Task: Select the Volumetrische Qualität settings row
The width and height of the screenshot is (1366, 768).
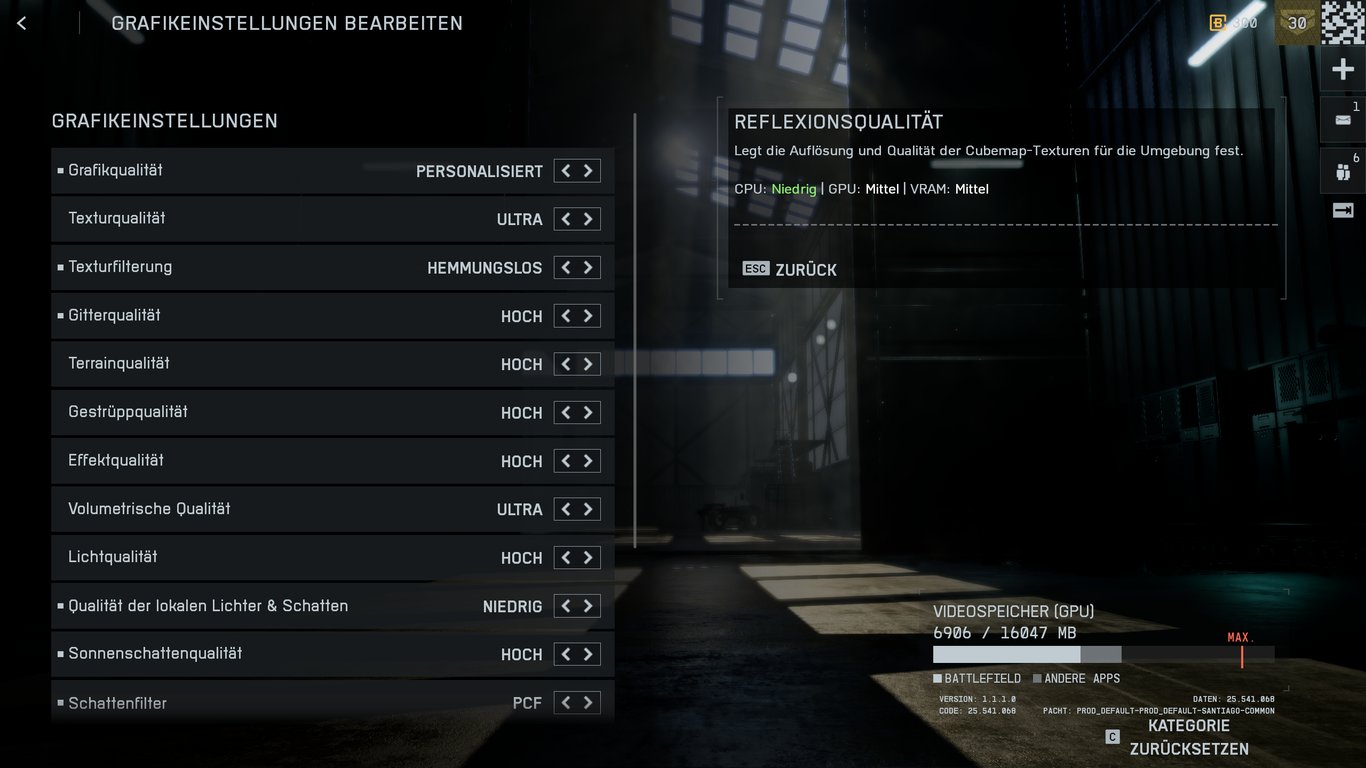Action: coord(300,509)
